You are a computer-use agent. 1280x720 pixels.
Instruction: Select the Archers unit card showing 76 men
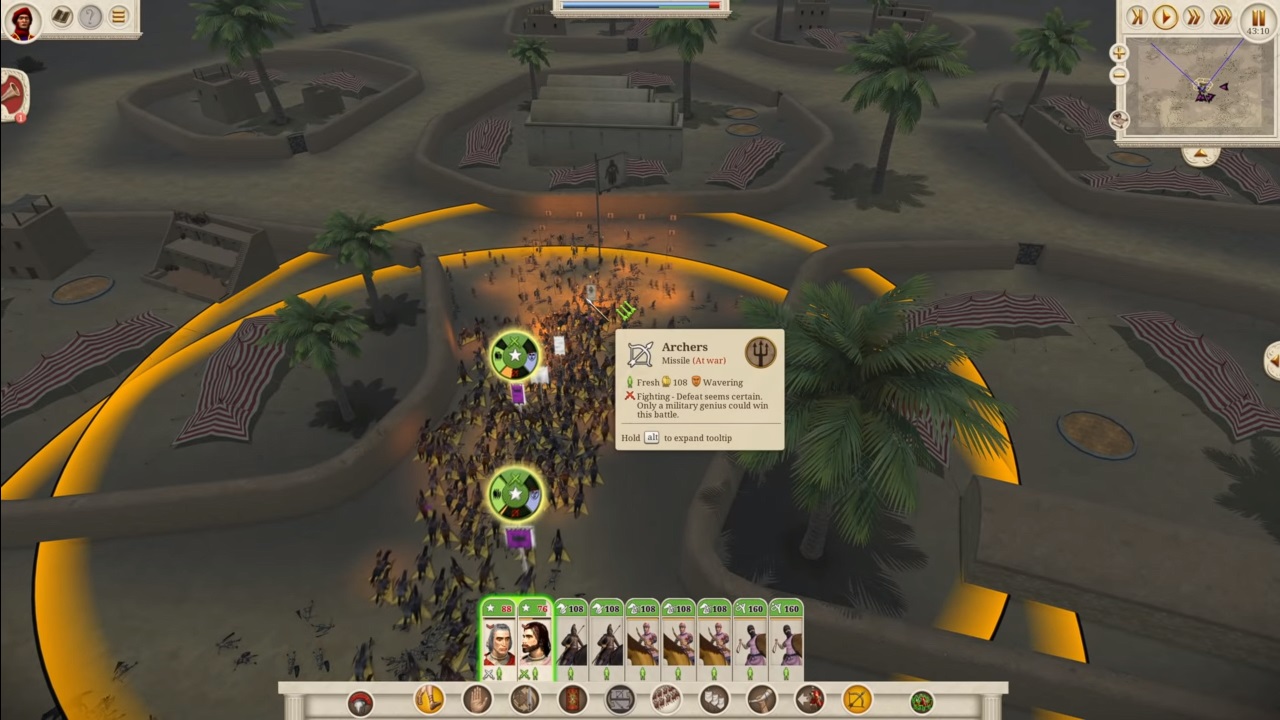tap(535, 640)
